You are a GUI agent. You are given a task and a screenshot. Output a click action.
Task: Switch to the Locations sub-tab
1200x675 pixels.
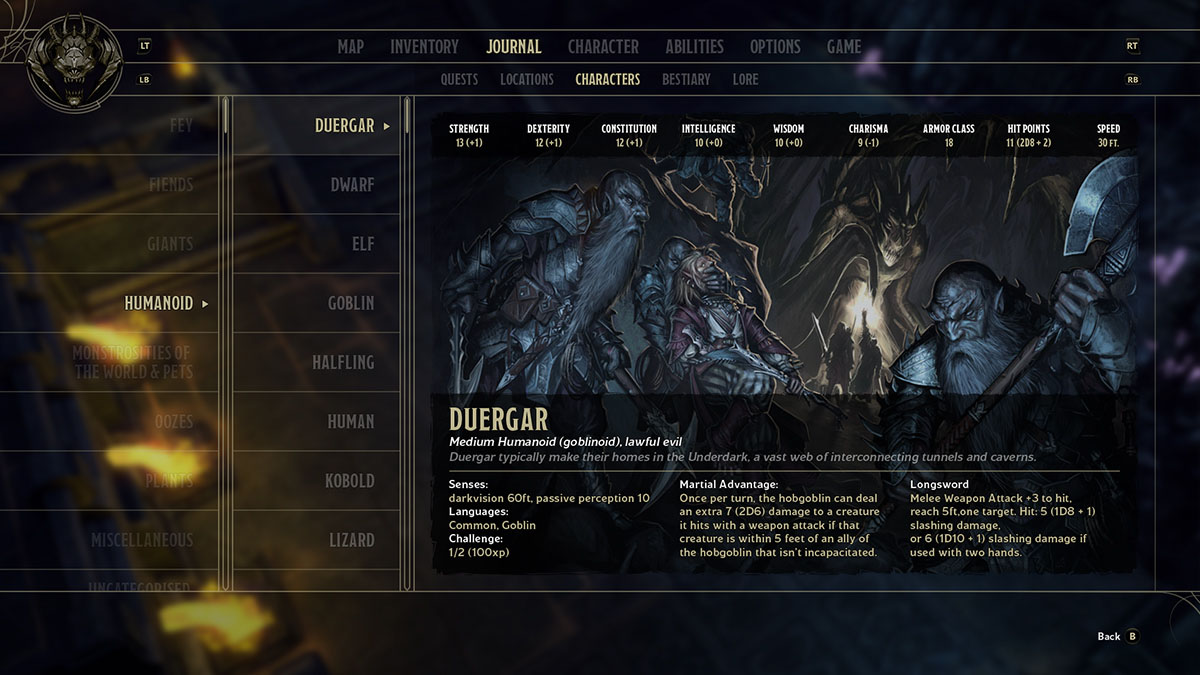[527, 80]
